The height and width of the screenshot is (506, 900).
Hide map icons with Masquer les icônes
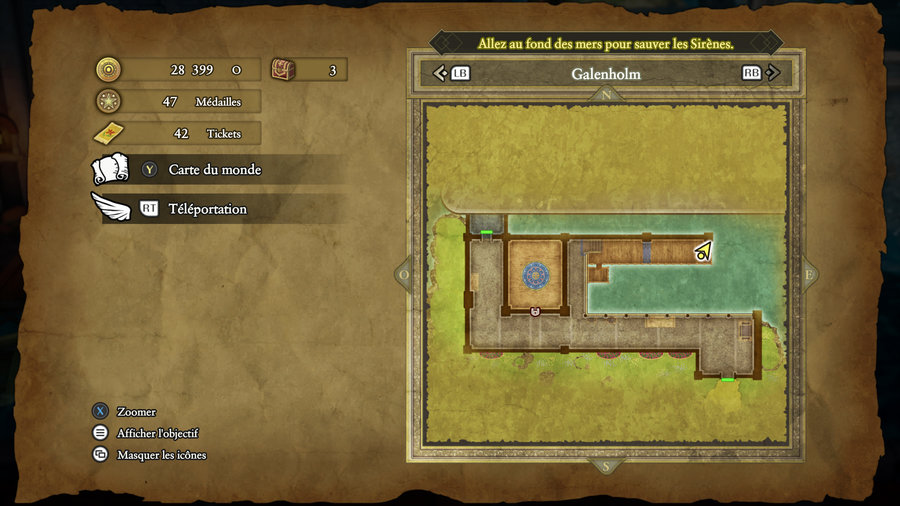[x=161, y=455]
